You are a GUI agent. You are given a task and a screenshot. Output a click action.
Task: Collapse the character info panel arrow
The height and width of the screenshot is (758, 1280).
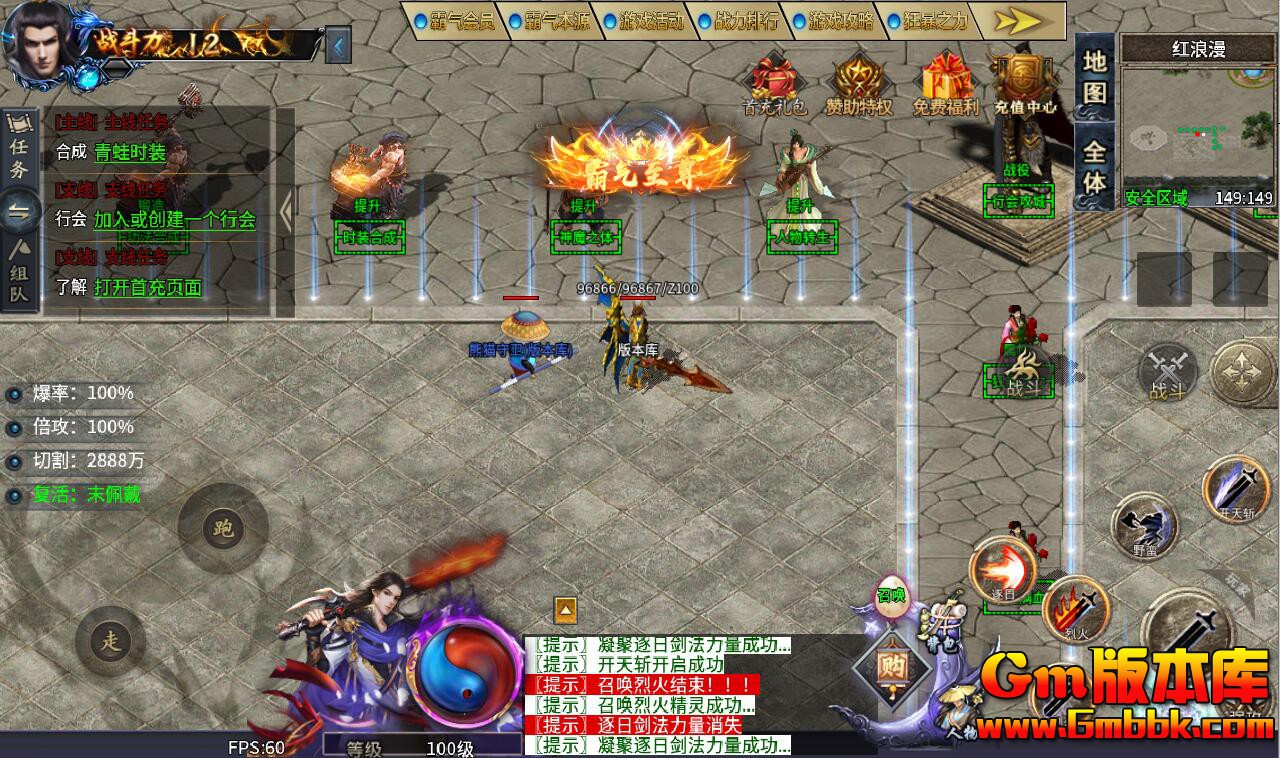tap(340, 44)
